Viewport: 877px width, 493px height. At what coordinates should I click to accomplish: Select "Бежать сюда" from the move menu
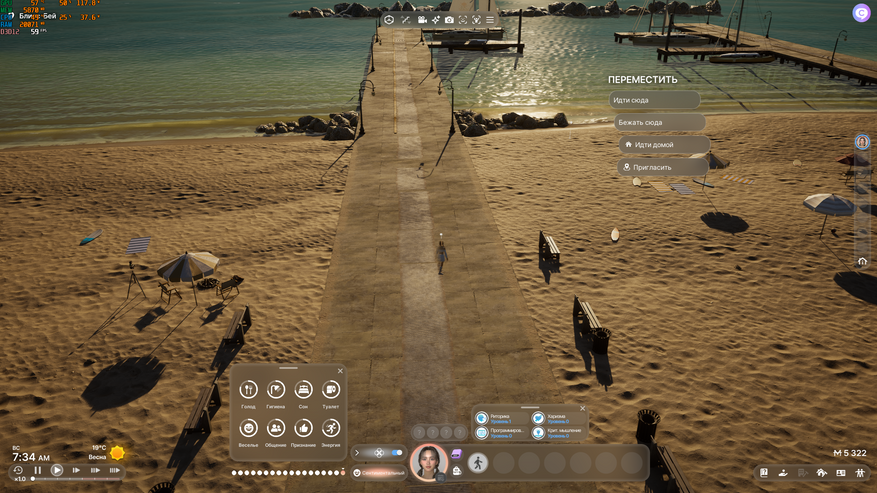(659, 122)
